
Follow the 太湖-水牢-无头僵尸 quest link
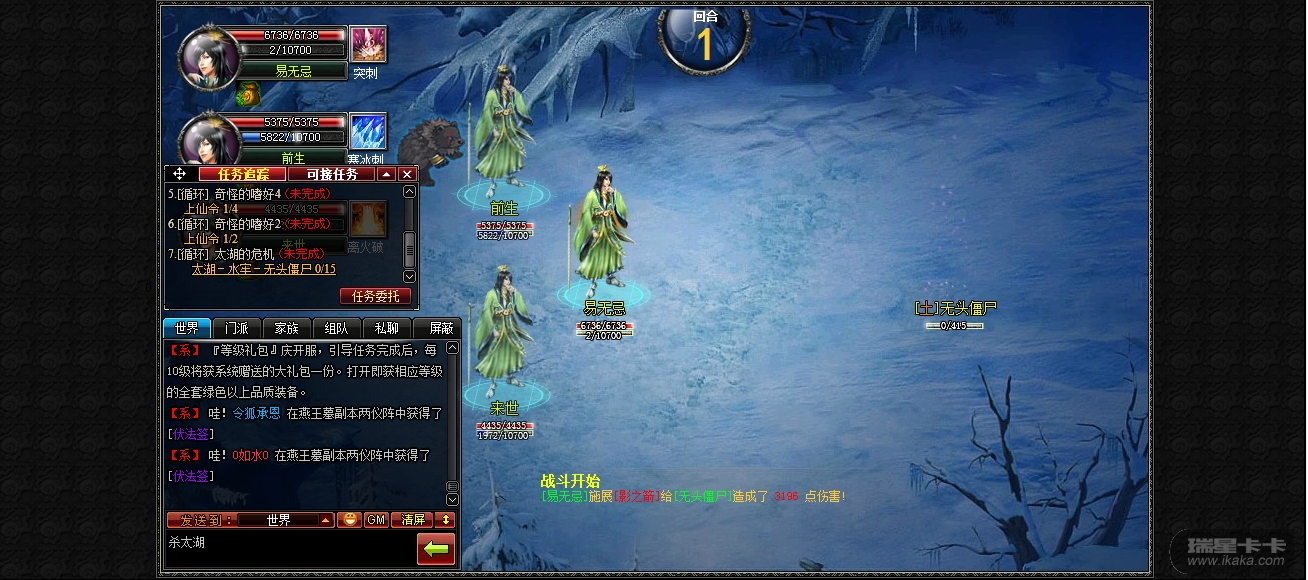pos(263,269)
